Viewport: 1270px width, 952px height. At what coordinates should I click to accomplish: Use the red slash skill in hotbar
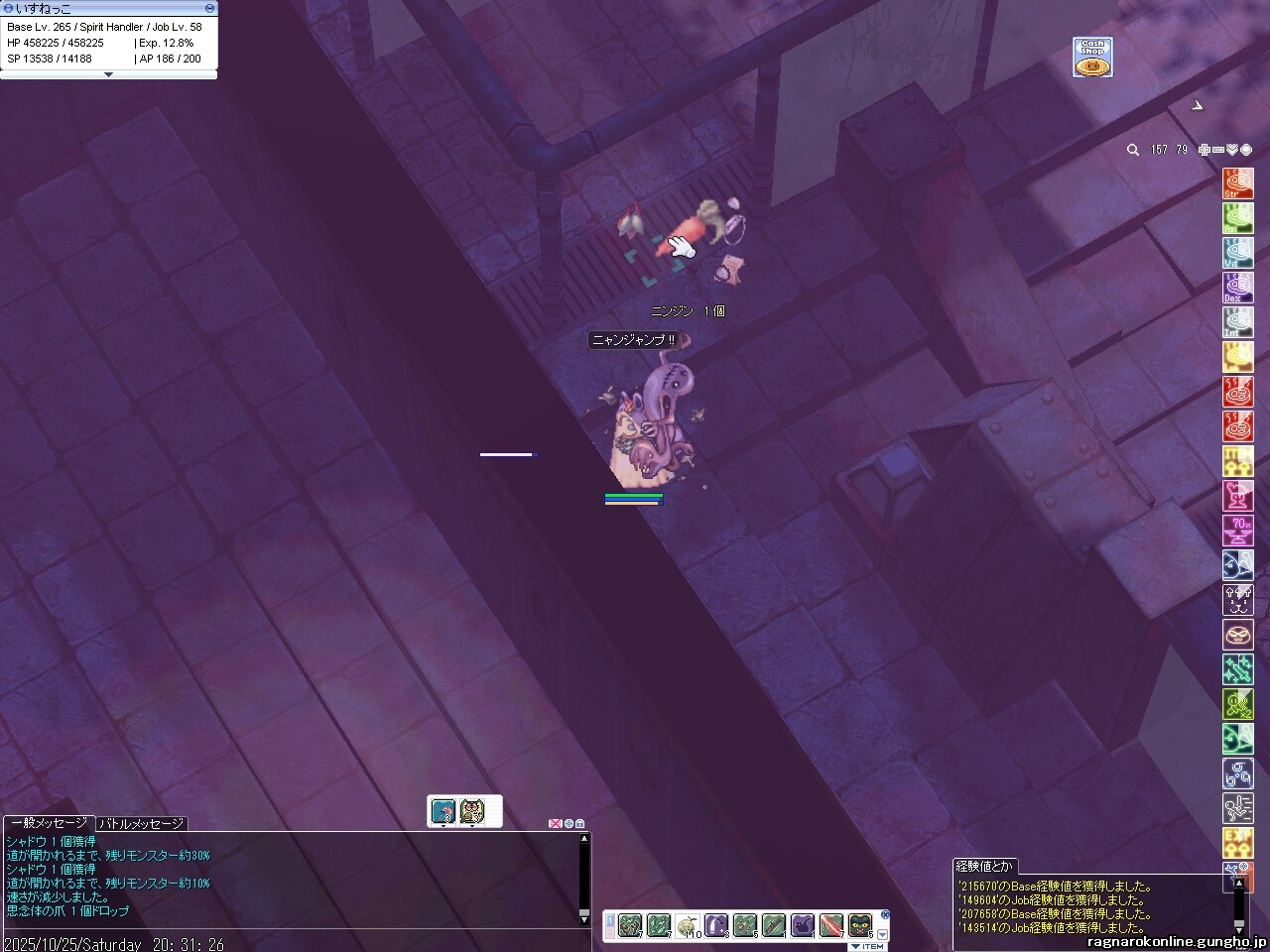point(831,926)
